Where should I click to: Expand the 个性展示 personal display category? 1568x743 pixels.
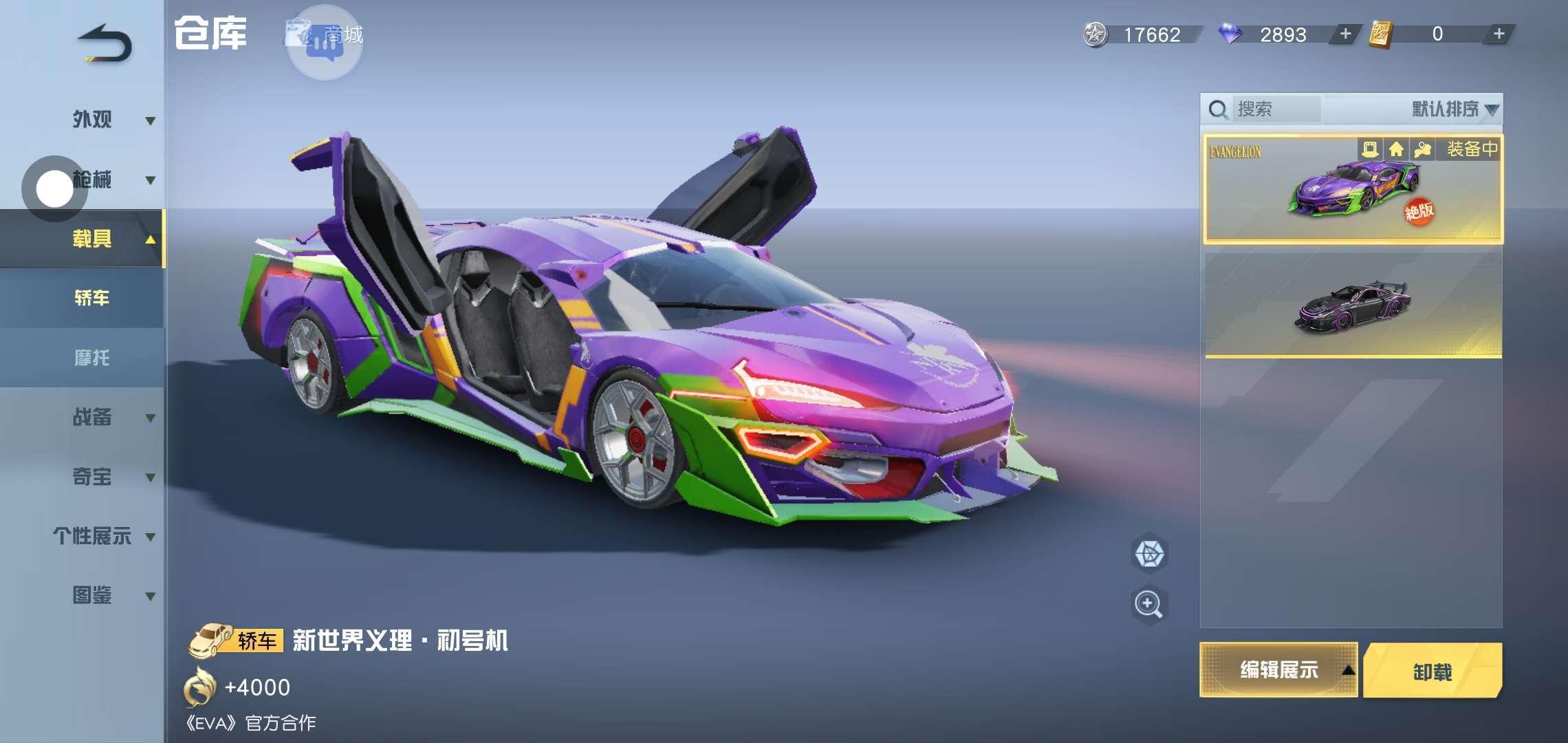[103, 536]
